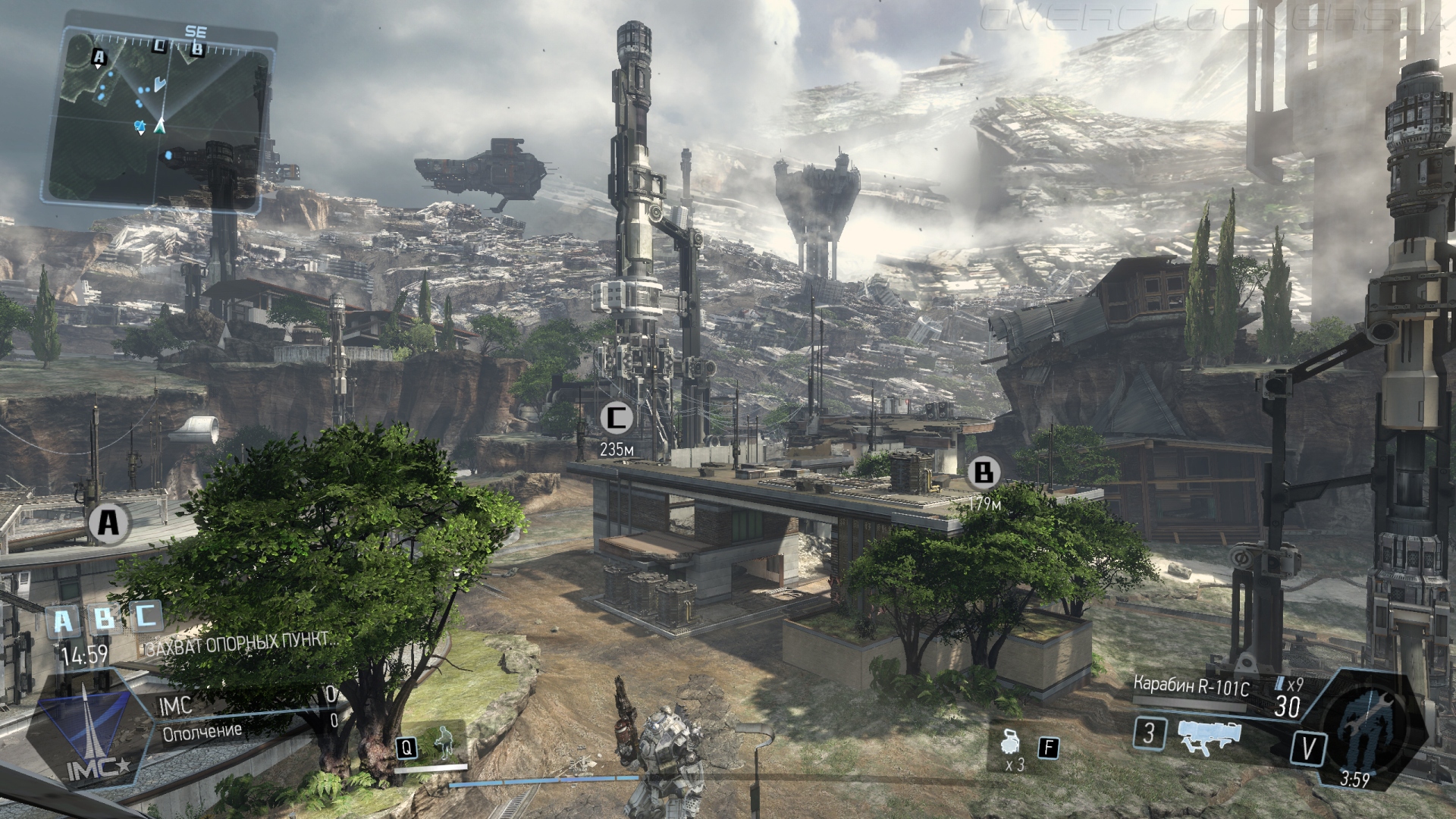Select the hardpoint C waypoint showing 235м
1456x819 pixels.
pos(617,417)
